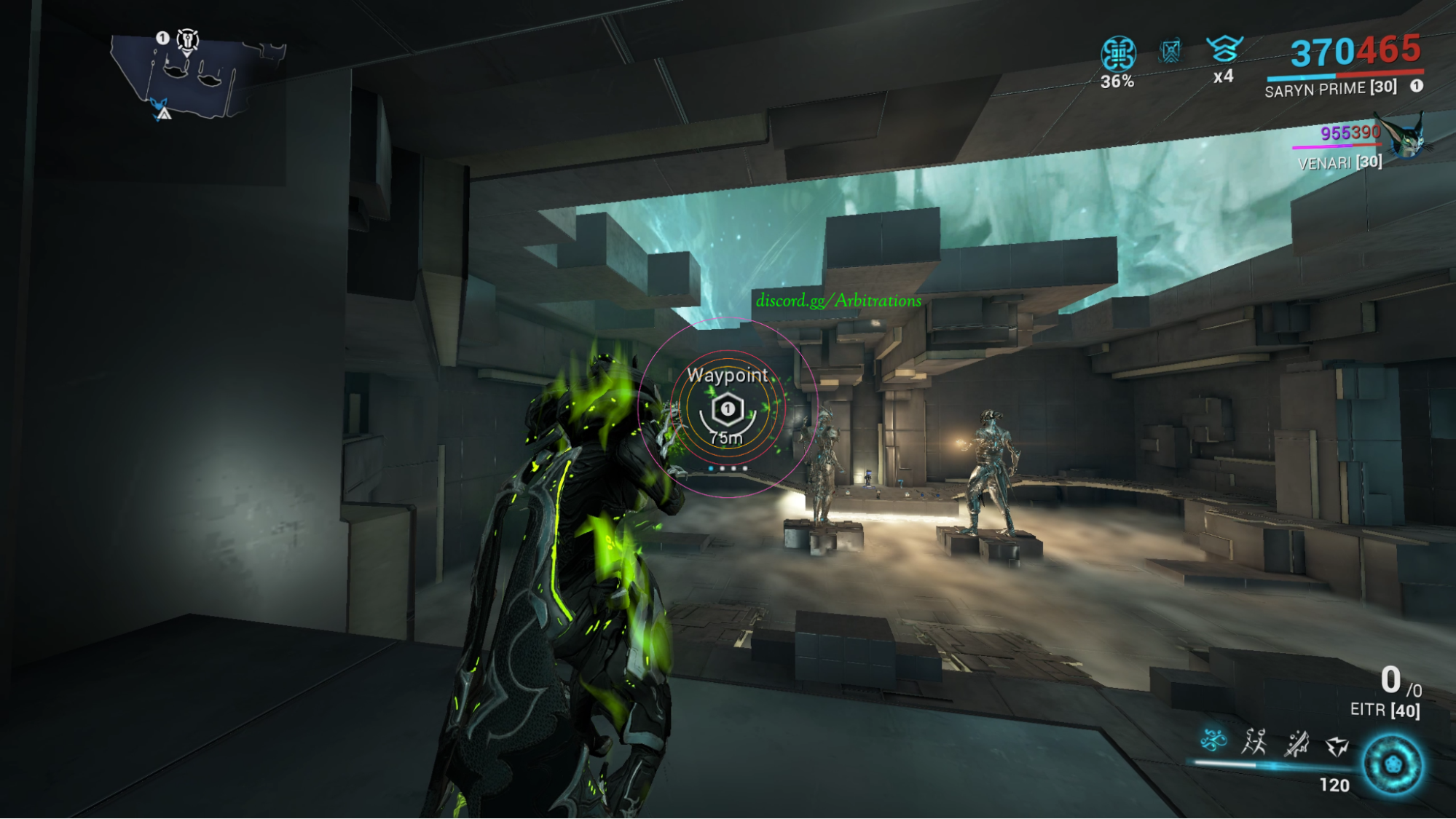Click the discord.gg/Arbitrations green text
The image size is (1456, 819).
(x=838, y=301)
